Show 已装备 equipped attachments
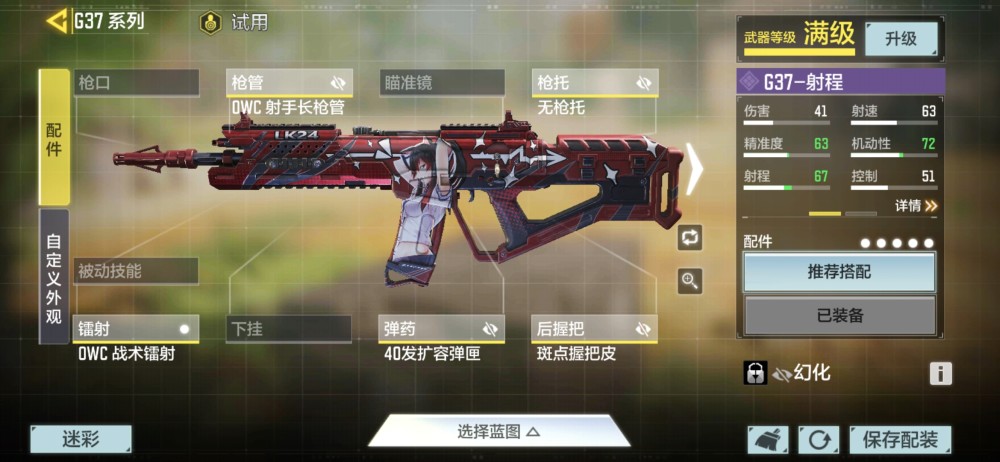1000x462 pixels. (x=839, y=315)
